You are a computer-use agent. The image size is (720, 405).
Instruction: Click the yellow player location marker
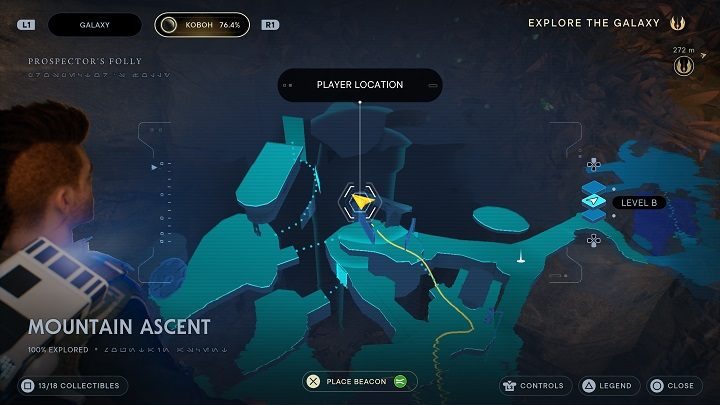tap(362, 202)
